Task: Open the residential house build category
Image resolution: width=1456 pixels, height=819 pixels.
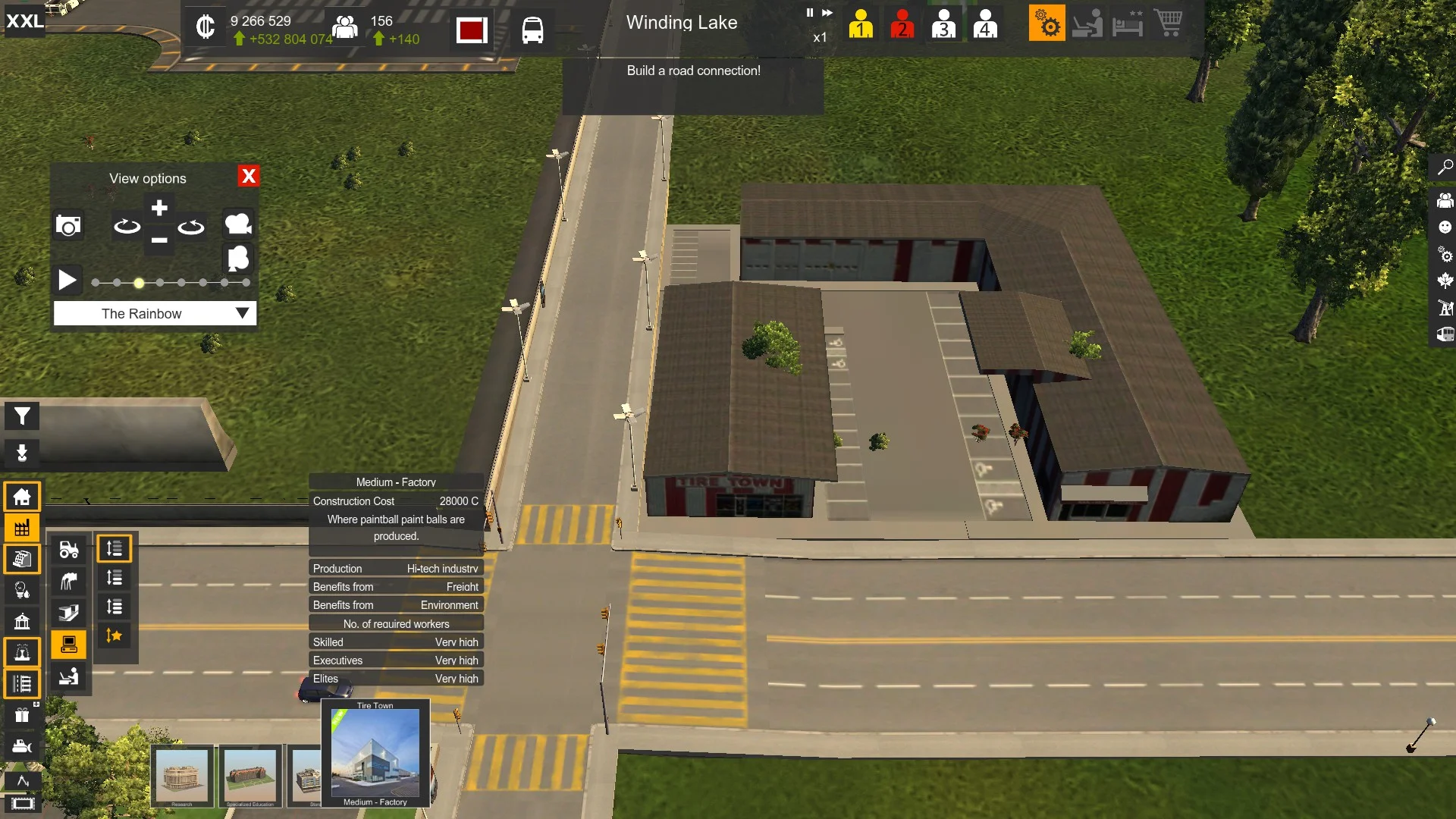Action: pos(22,497)
